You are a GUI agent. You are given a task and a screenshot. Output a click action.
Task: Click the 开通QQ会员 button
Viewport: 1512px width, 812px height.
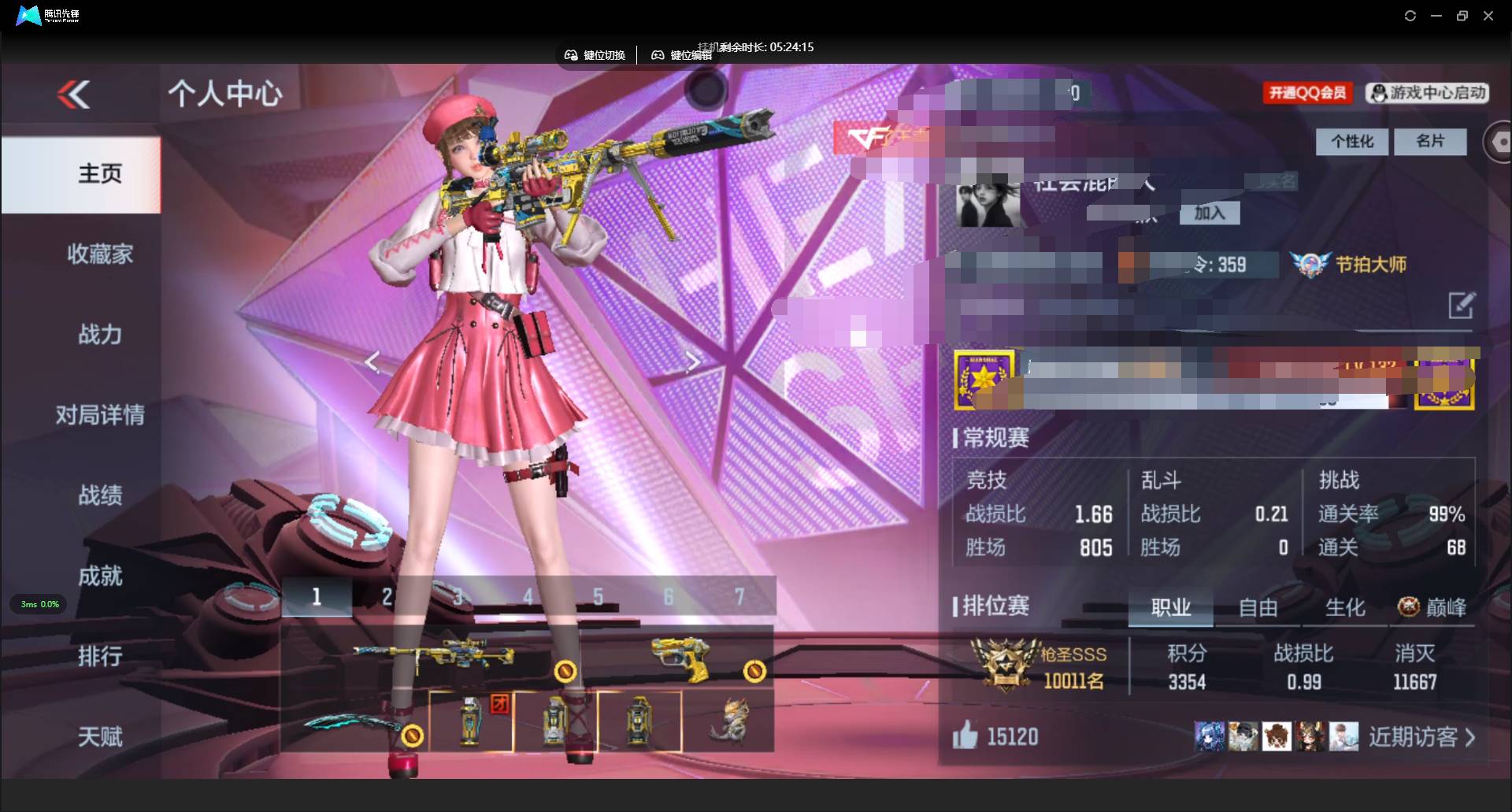(x=1306, y=93)
